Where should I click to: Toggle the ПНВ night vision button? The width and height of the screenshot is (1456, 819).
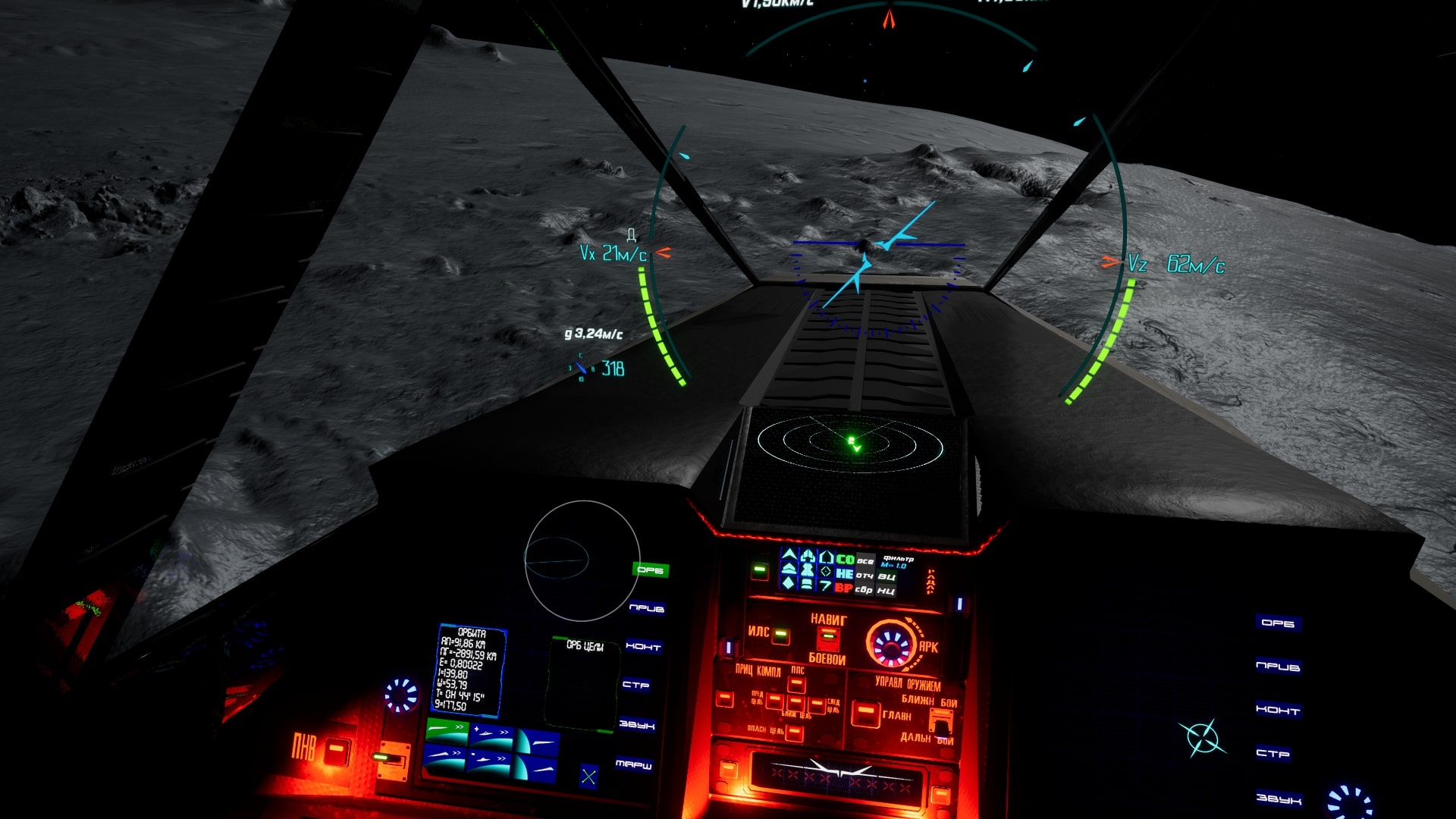[337, 751]
